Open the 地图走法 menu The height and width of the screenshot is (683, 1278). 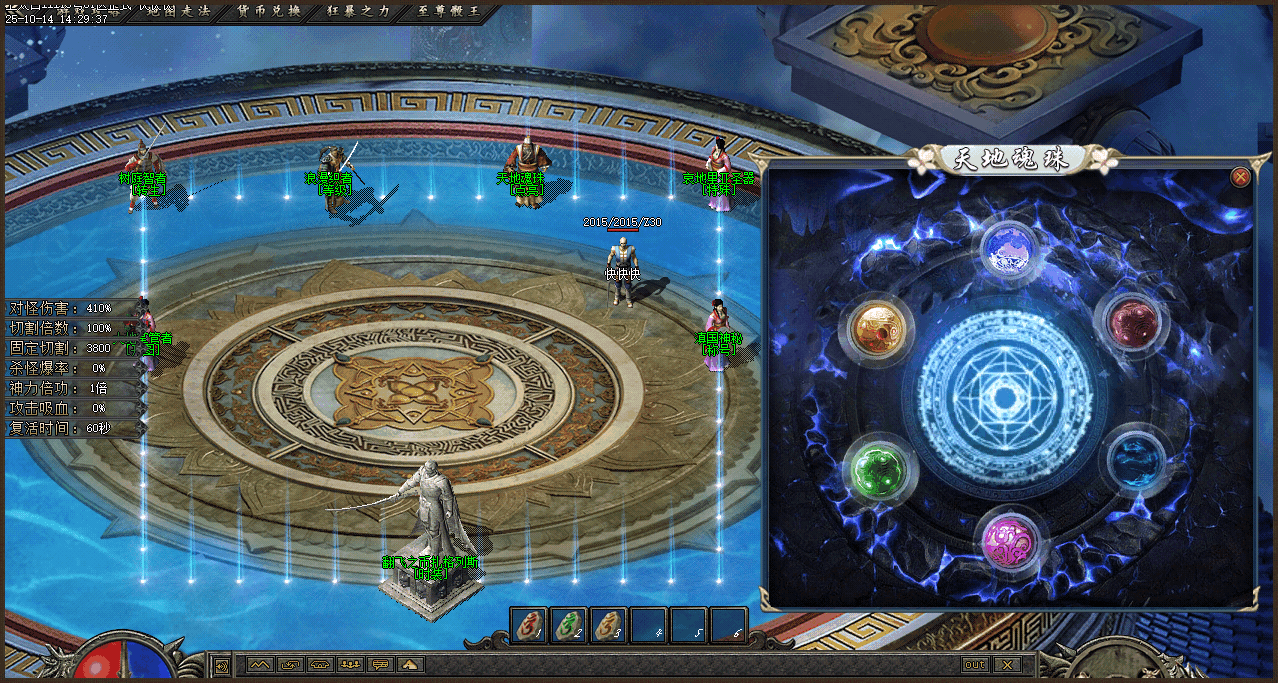(x=178, y=10)
